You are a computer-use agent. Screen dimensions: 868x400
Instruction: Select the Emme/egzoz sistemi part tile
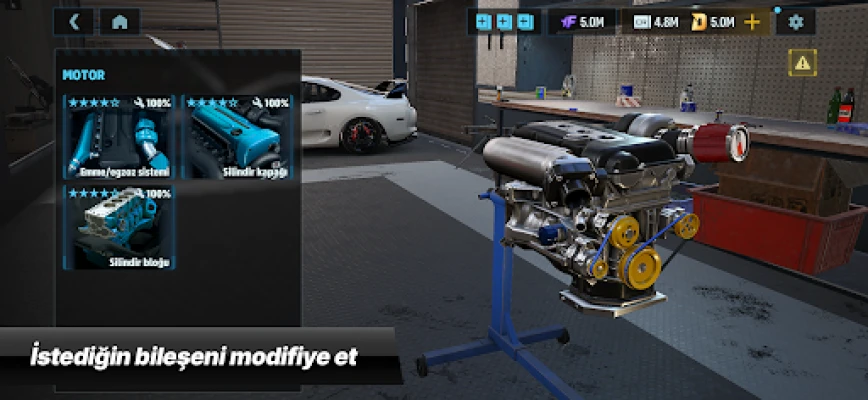[119, 137]
